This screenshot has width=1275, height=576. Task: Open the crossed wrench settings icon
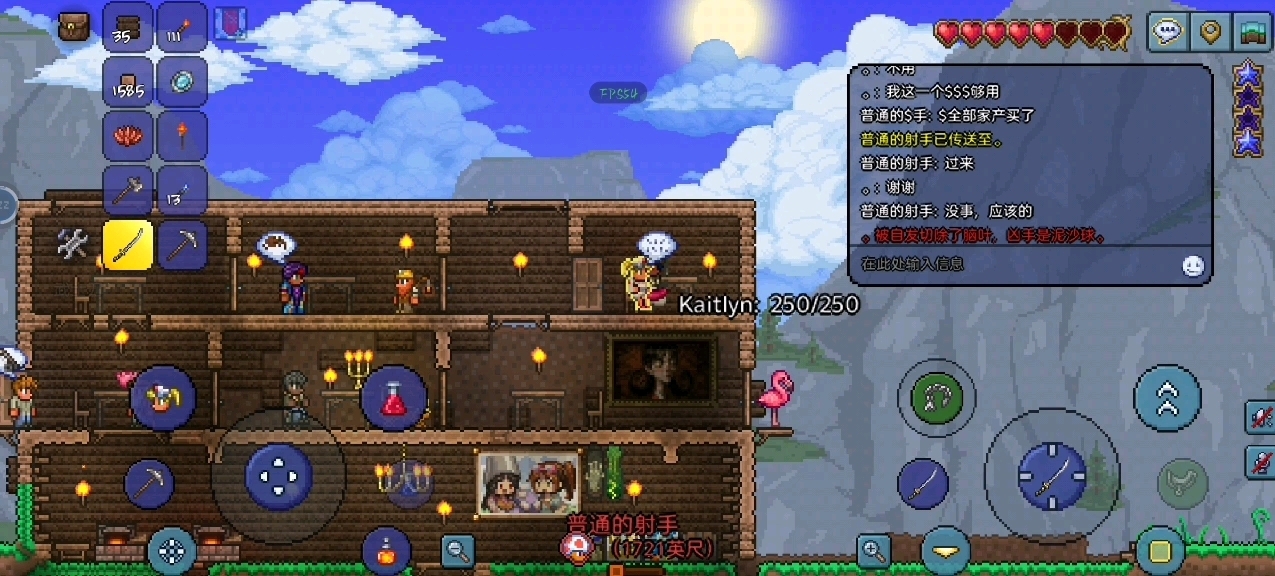pyautogui.click(x=73, y=244)
